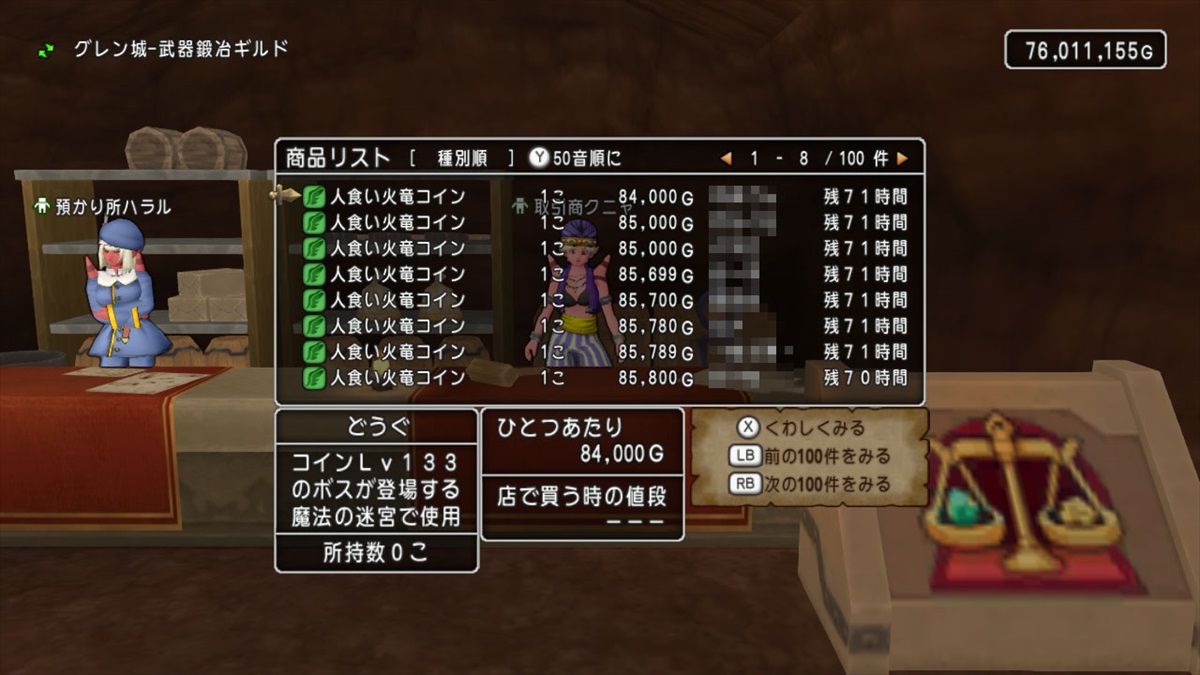
Task: Click the orange right arrow for next page
Action: 902,158
